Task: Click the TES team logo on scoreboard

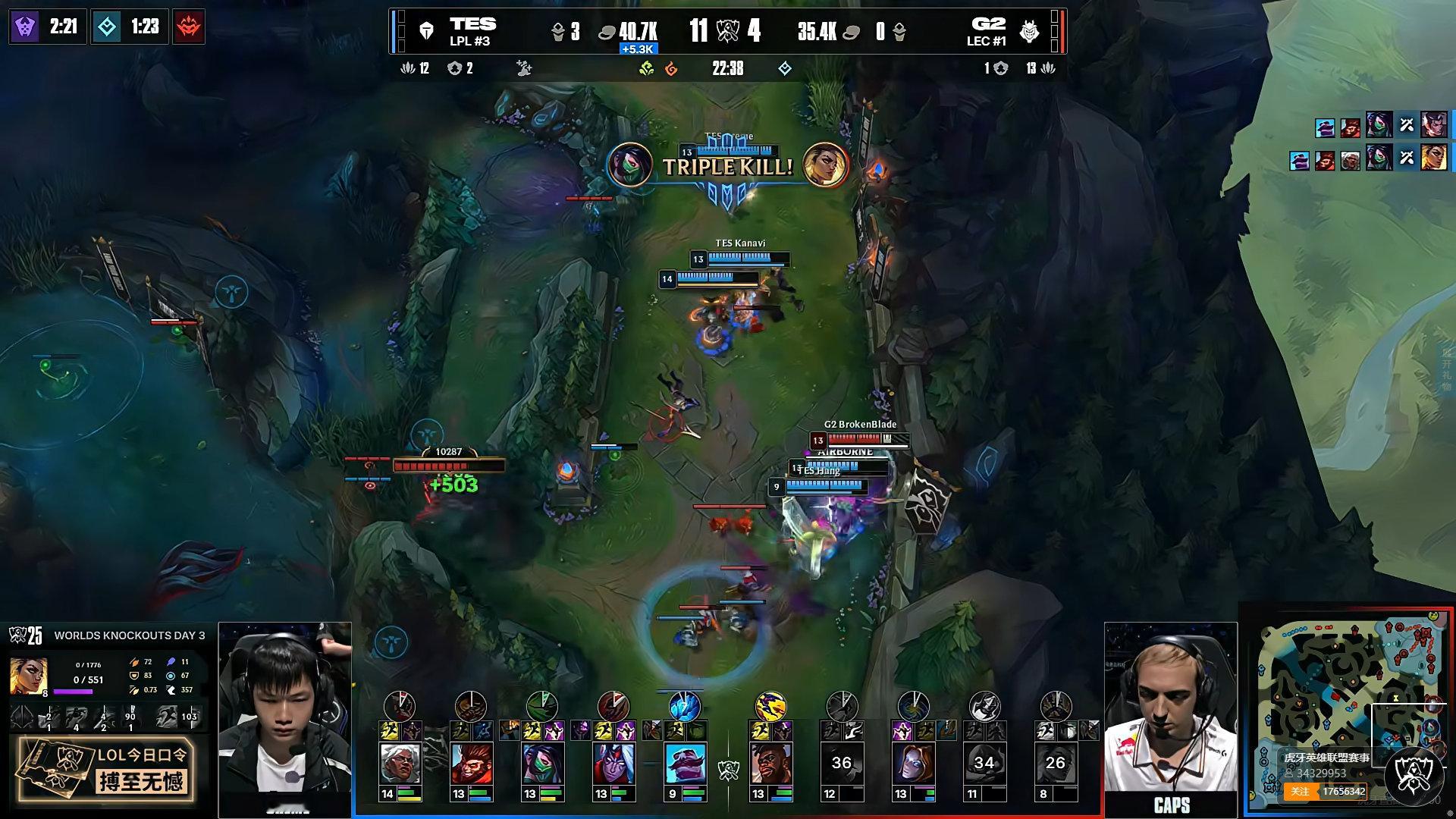Action: pyautogui.click(x=427, y=31)
